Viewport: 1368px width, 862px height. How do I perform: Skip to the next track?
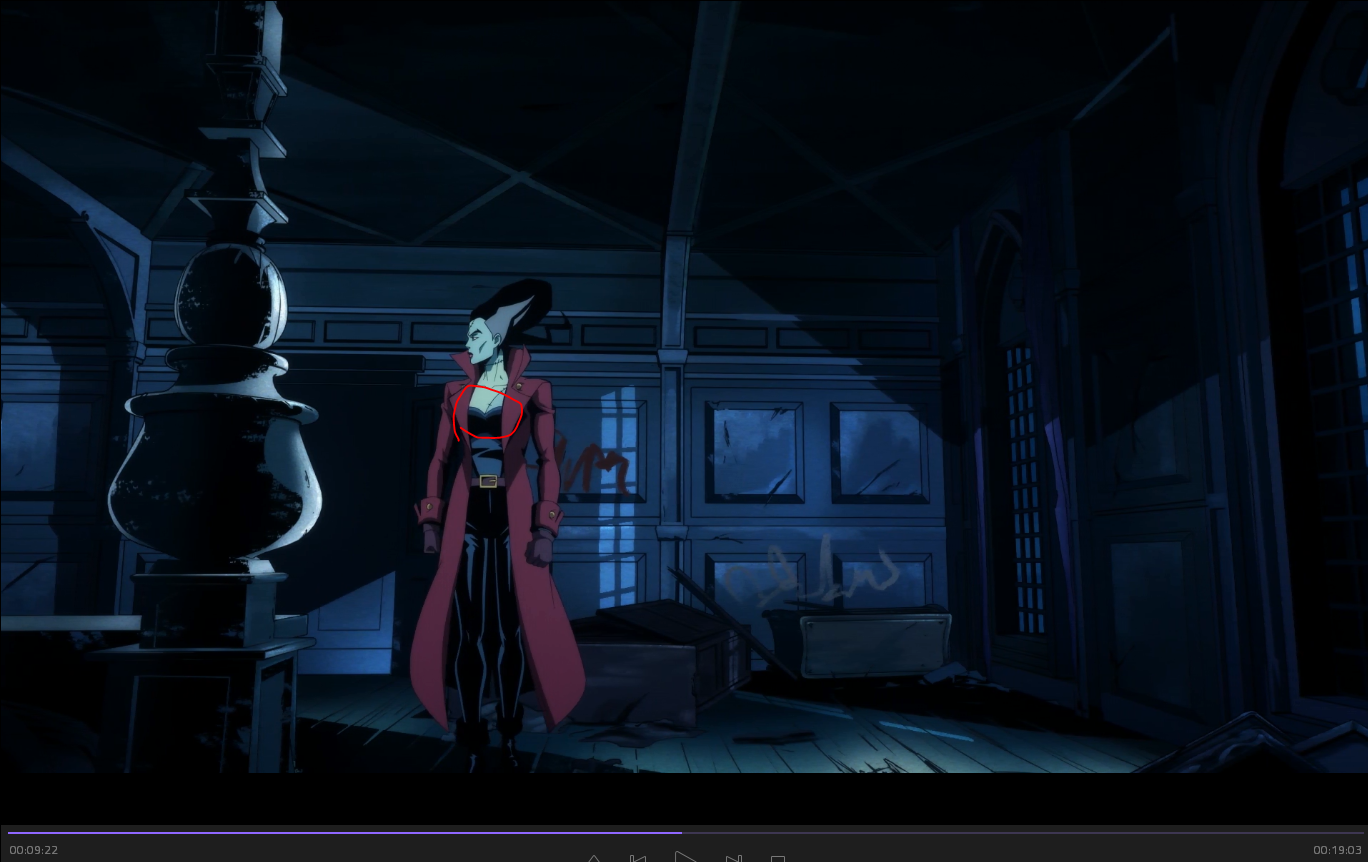click(x=733, y=858)
